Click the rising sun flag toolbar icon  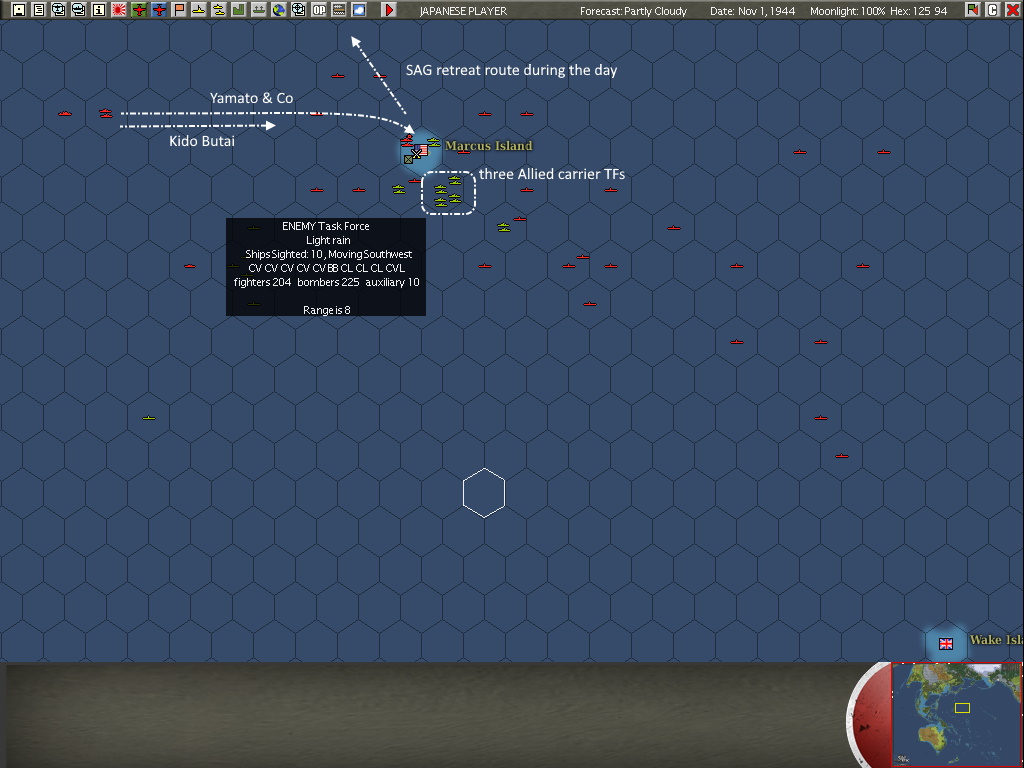[x=119, y=10]
